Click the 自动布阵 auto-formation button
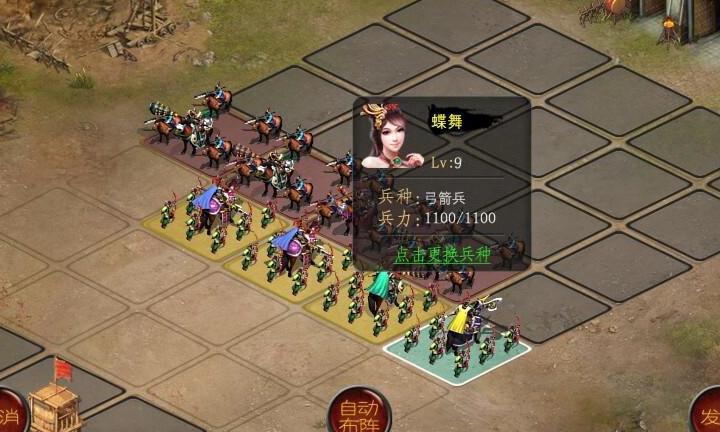The height and width of the screenshot is (432, 720). point(359,412)
